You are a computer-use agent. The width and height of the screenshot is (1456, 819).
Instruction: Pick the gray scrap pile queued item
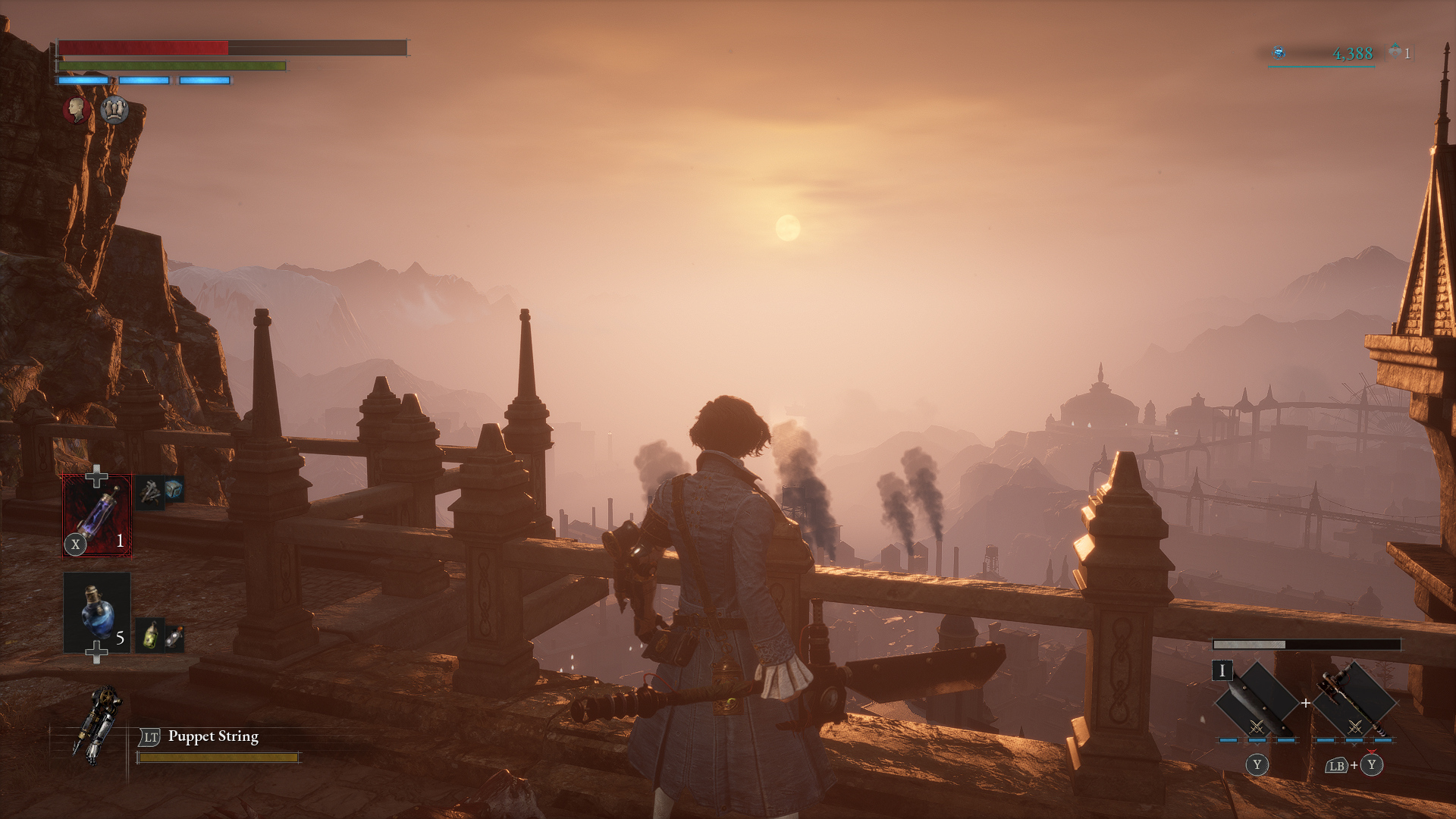(x=150, y=493)
